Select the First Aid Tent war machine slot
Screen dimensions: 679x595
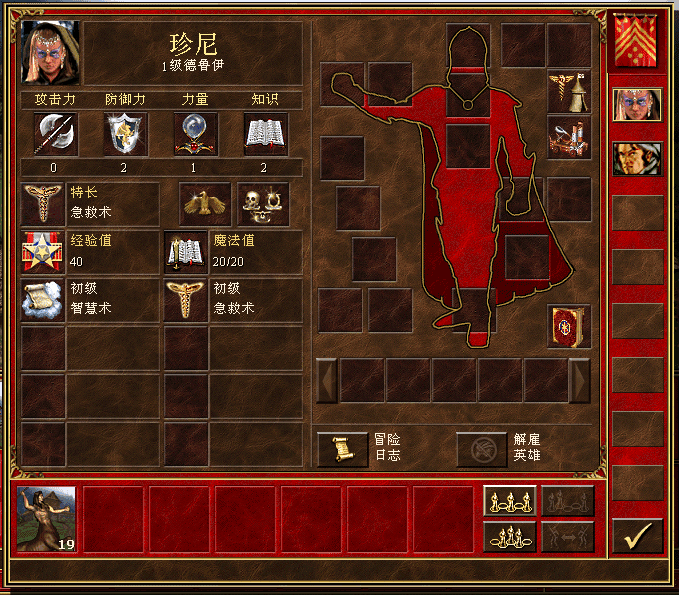pyautogui.click(x=568, y=92)
